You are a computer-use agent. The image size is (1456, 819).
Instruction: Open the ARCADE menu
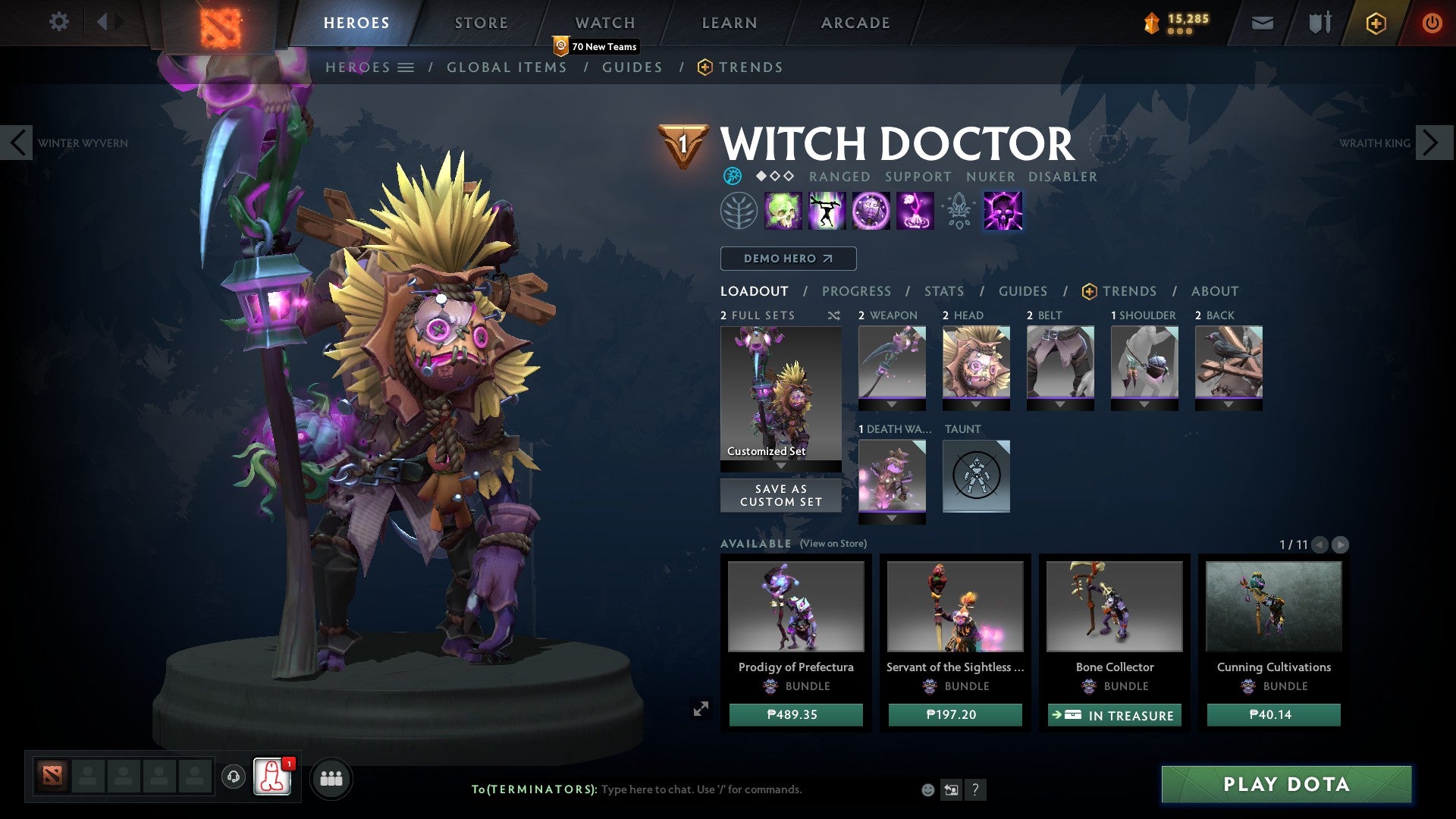(x=855, y=23)
